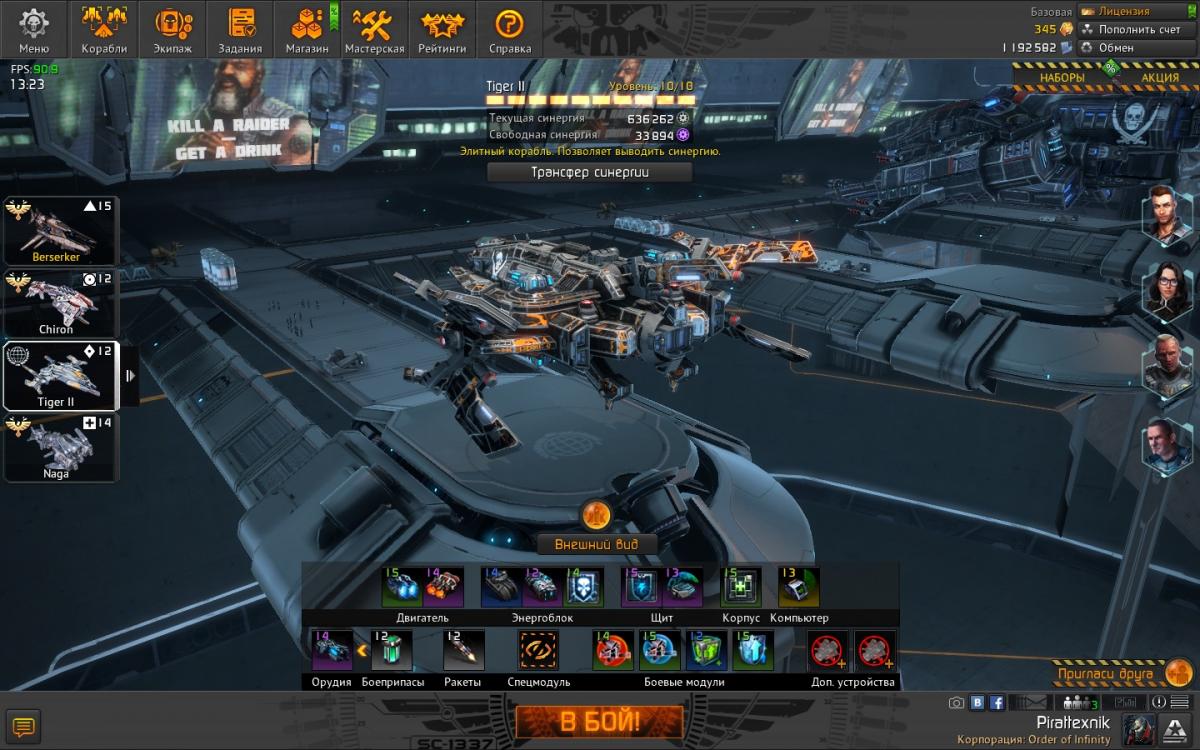
Task: Open the Справка help page
Action: (510, 29)
